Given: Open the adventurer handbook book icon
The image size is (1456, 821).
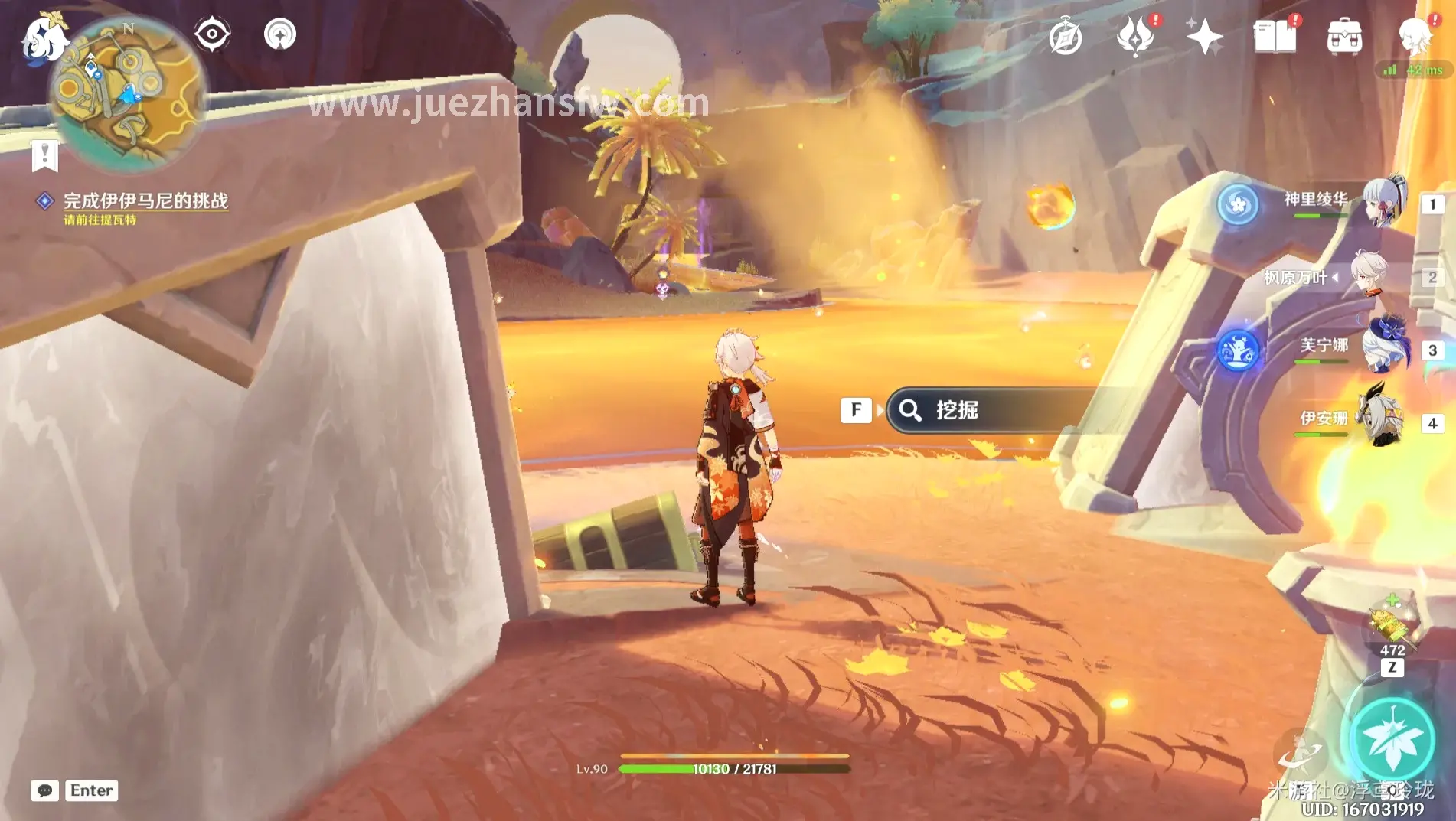Looking at the screenshot, I should click(x=1275, y=37).
